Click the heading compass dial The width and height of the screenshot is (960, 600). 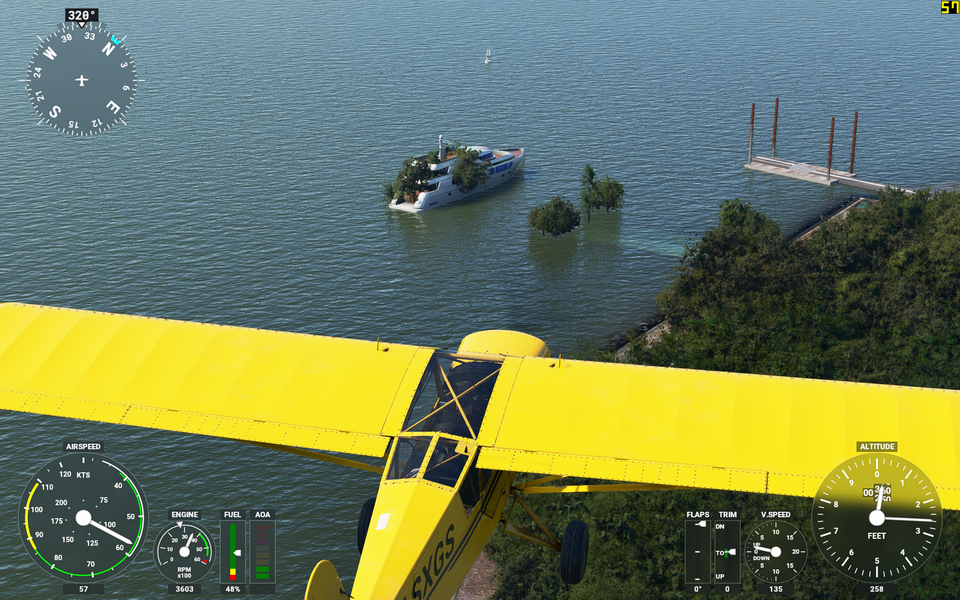click(81, 80)
